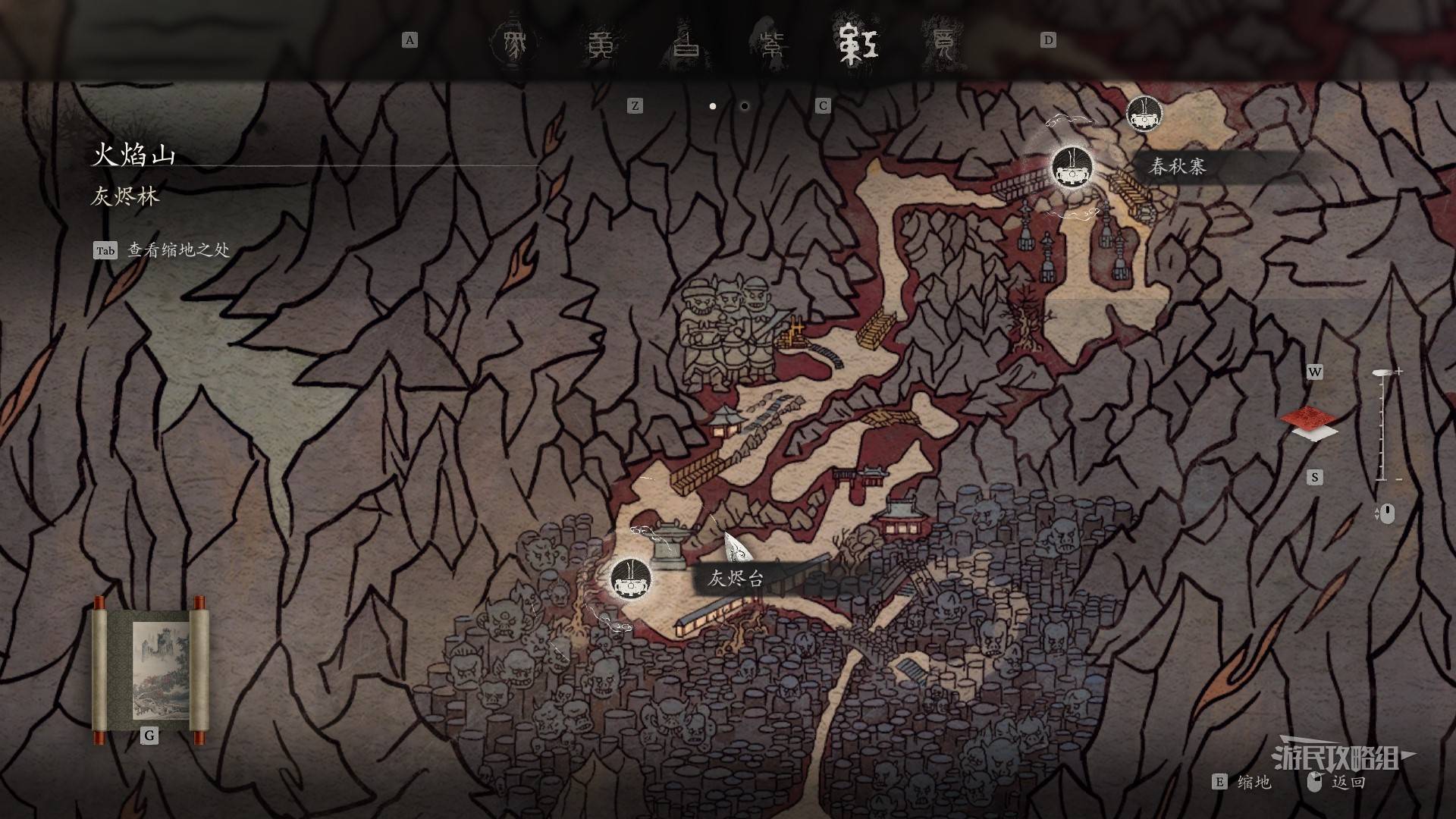Zoom in with the plus mark
Screen dimensions: 1456x819
coord(1399,372)
